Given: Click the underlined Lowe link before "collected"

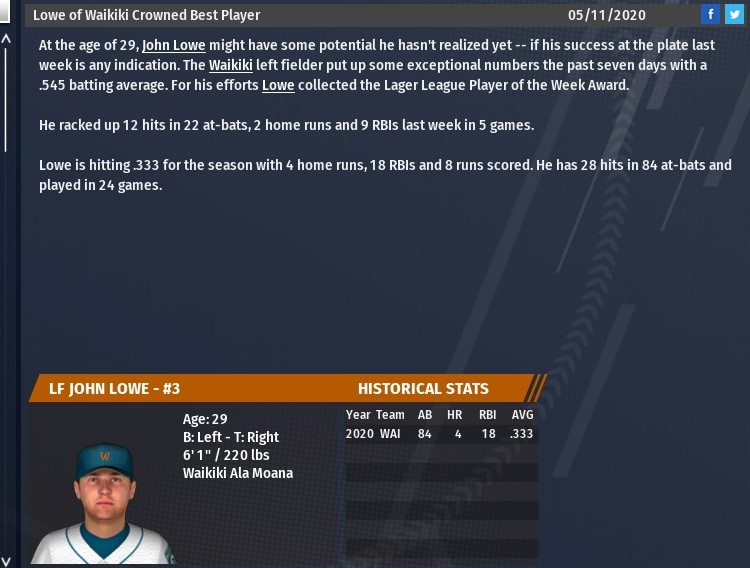Looking at the screenshot, I should [x=278, y=86].
